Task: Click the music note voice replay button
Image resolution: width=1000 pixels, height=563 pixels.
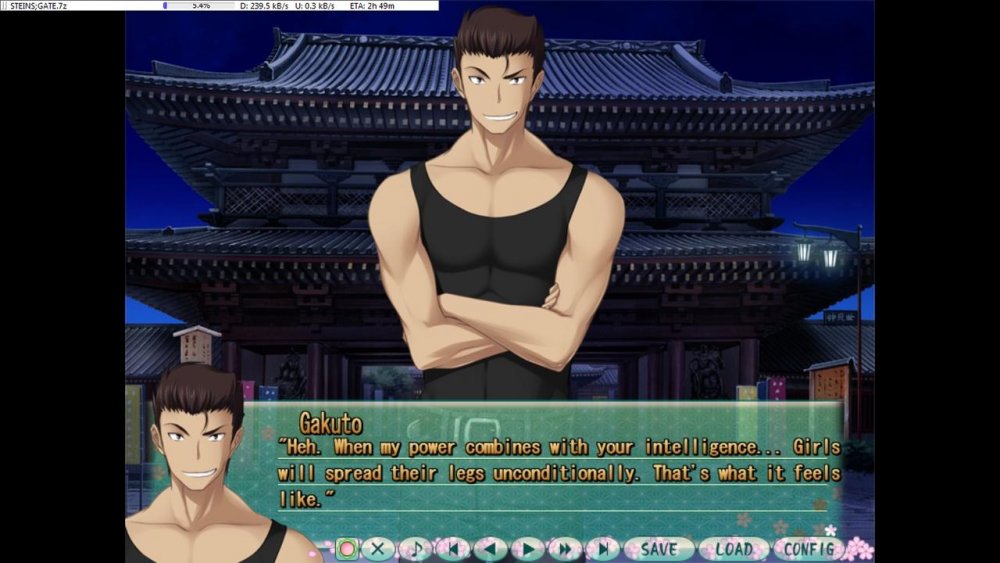Action: 415,549
